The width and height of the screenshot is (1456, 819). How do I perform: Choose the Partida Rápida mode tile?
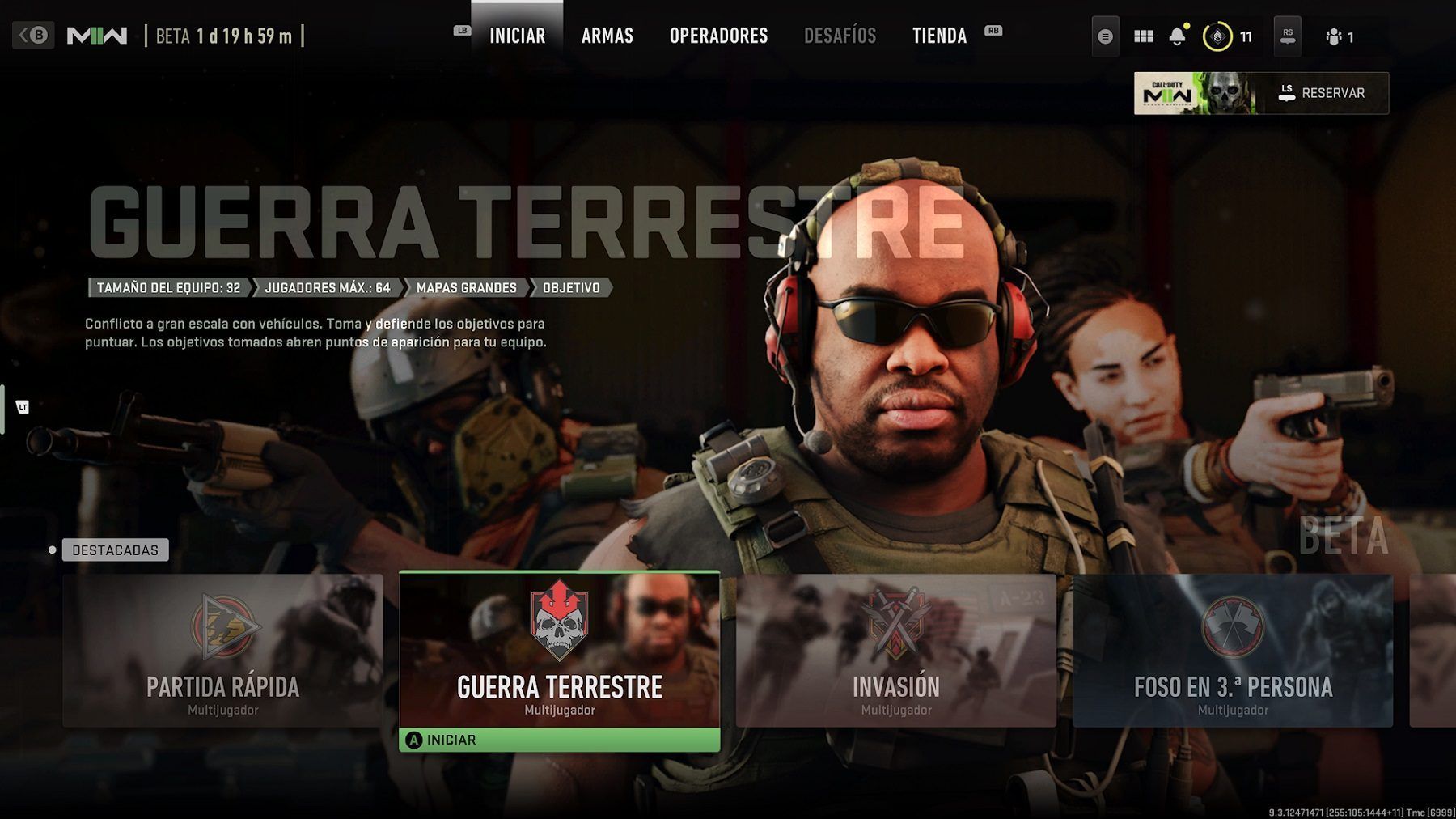pyautogui.click(x=222, y=650)
